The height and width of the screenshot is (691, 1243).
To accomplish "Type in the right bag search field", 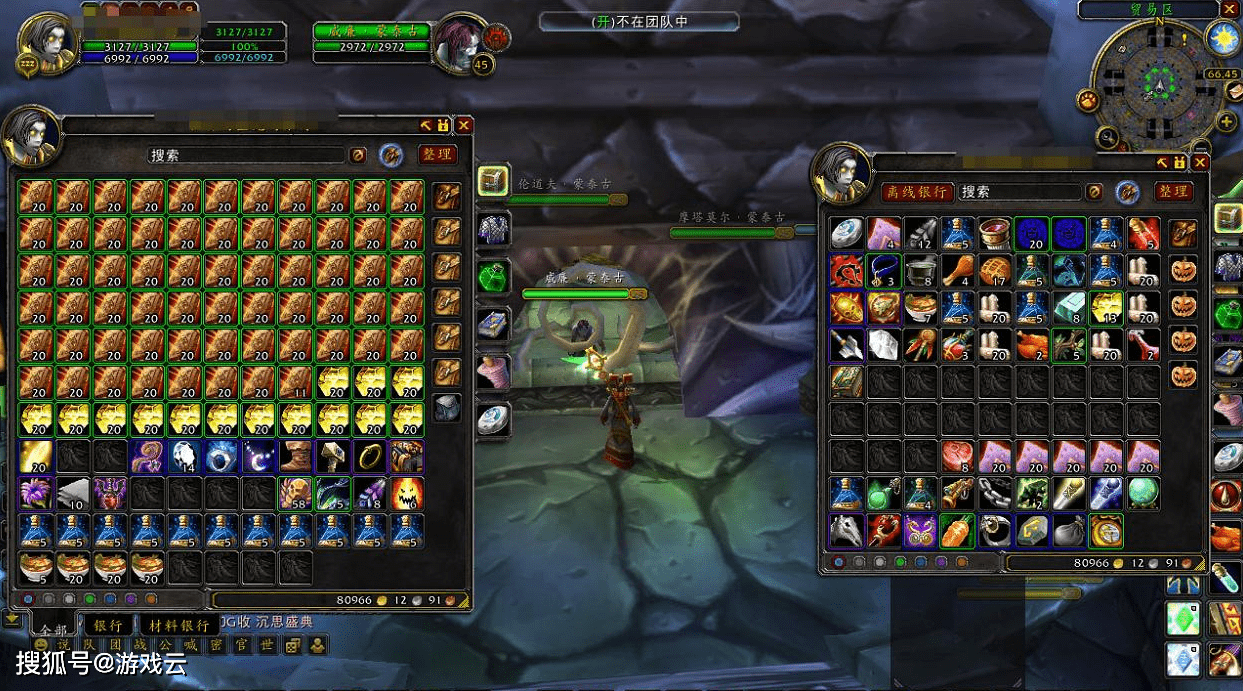I will coord(1020,191).
